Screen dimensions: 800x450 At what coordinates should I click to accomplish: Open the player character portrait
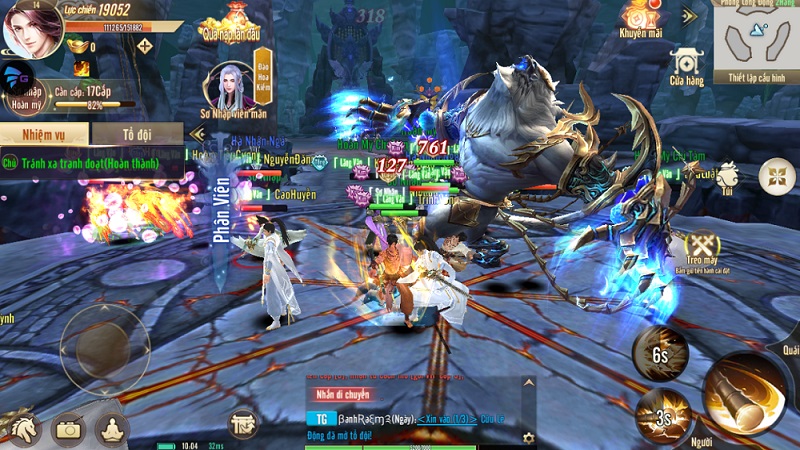coord(32,29)
